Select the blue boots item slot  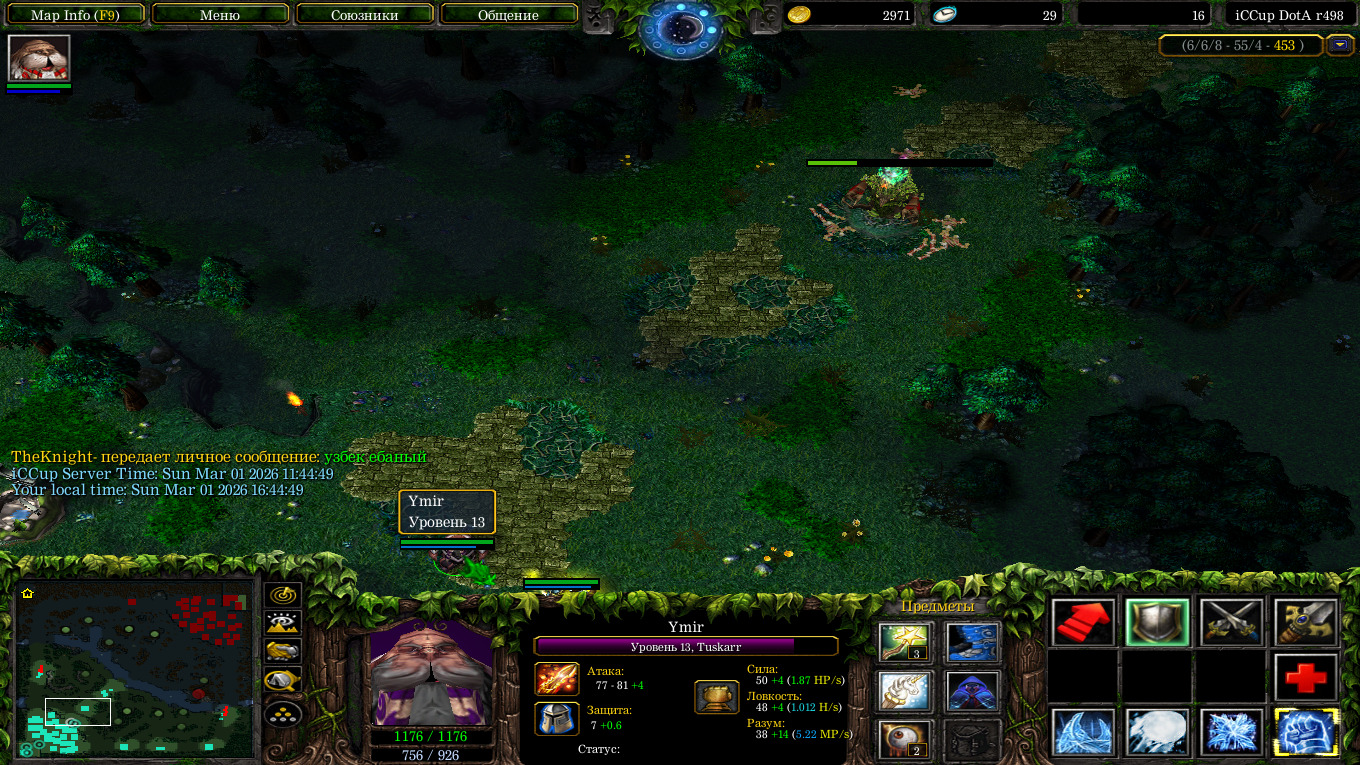(972, 642)
